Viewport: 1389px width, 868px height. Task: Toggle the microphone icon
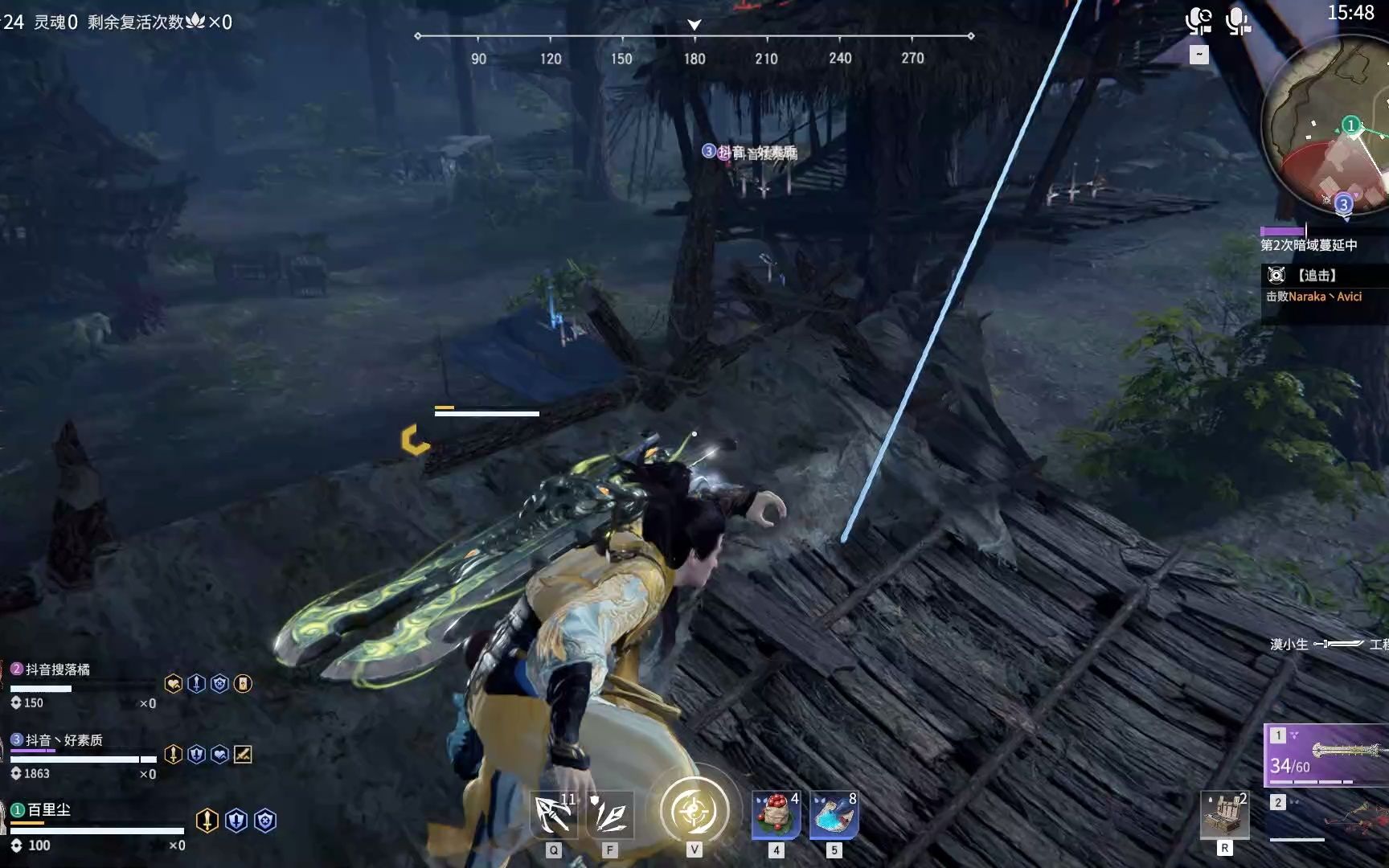[x=1238, y=22]
